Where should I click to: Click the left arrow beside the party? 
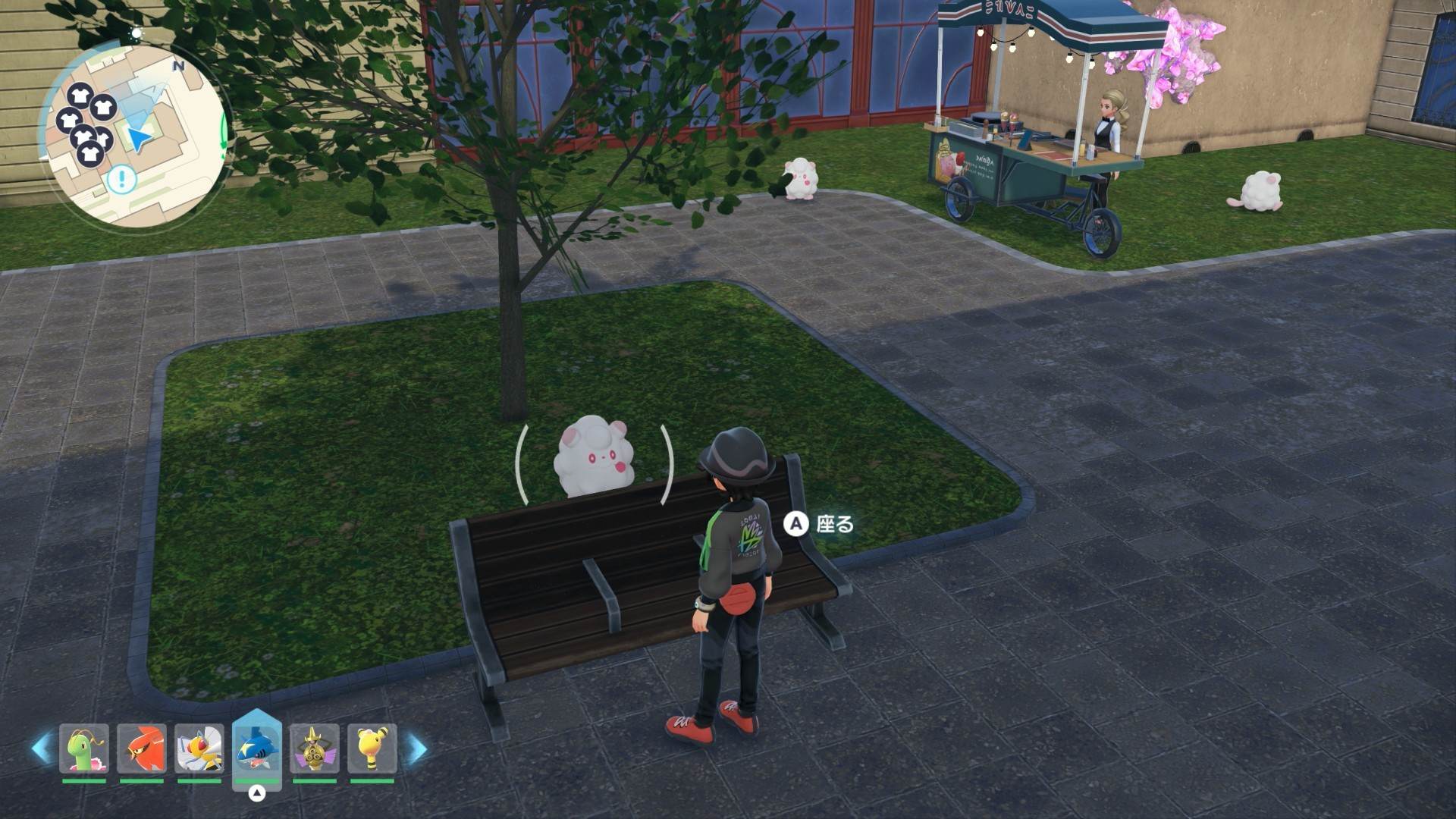coord(41,748)
